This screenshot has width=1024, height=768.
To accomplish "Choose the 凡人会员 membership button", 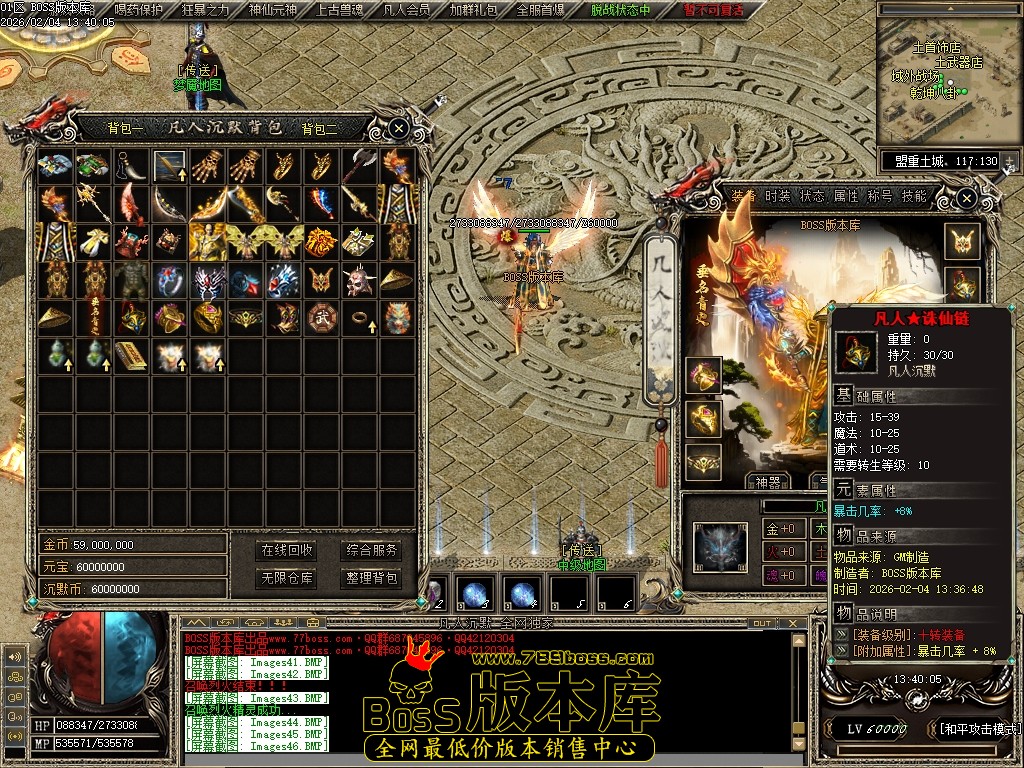I will tap(407, 11).
